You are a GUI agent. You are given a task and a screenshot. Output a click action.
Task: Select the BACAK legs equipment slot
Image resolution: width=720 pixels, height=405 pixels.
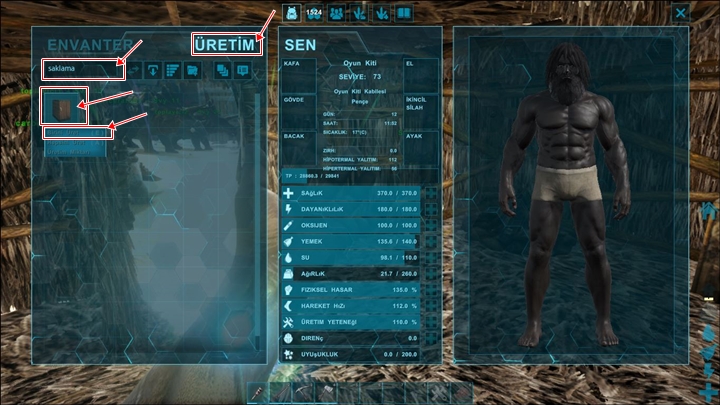pos(298,147)
